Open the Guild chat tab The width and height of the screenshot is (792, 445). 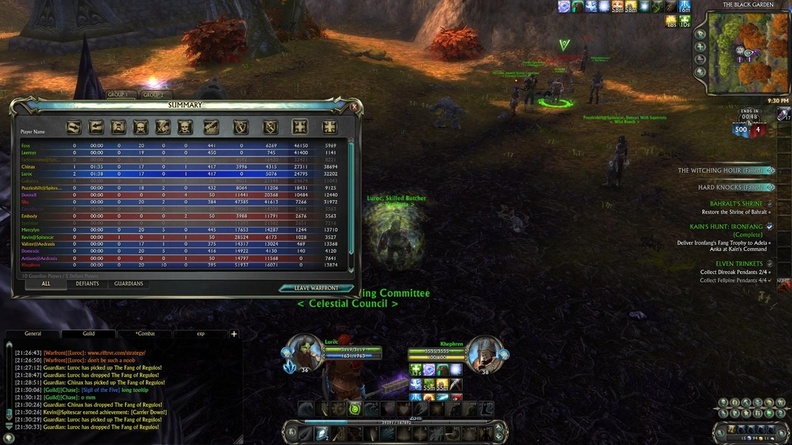(89, 334)
